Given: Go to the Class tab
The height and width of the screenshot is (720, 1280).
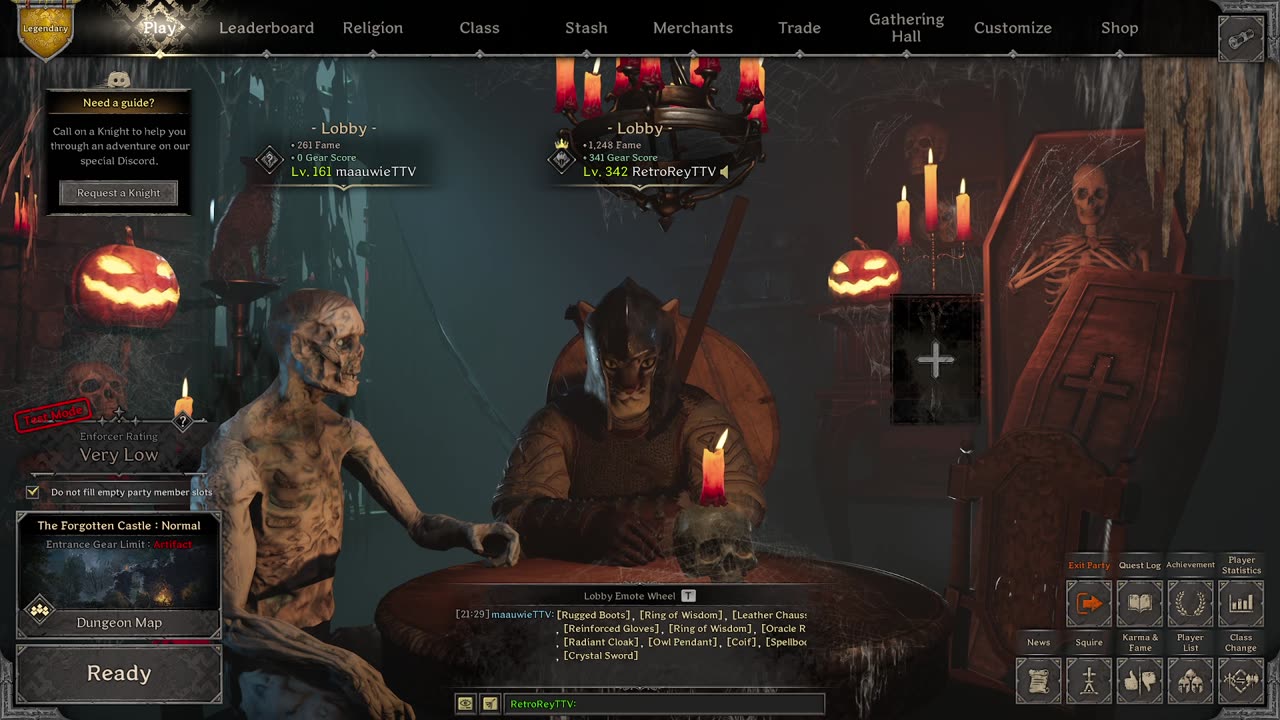Looking at the screenshot, I should (x=479, y=28).
